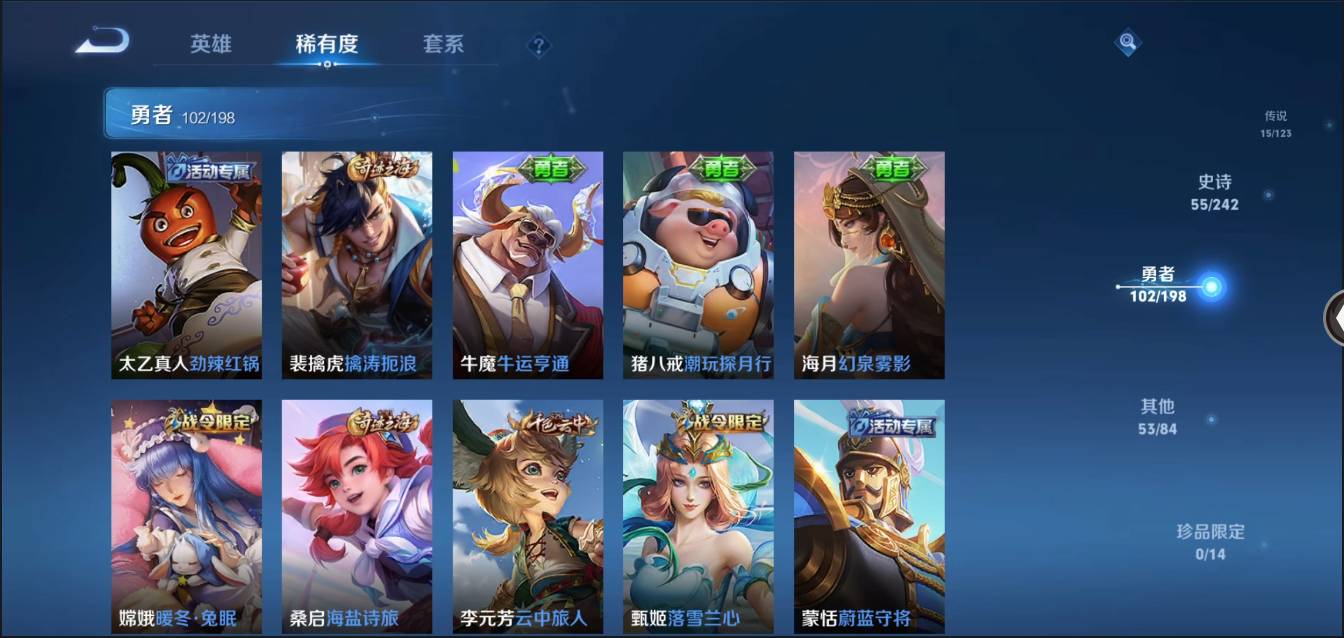Select the 勇者 rarity entry in sidebar

point(1160,285)
